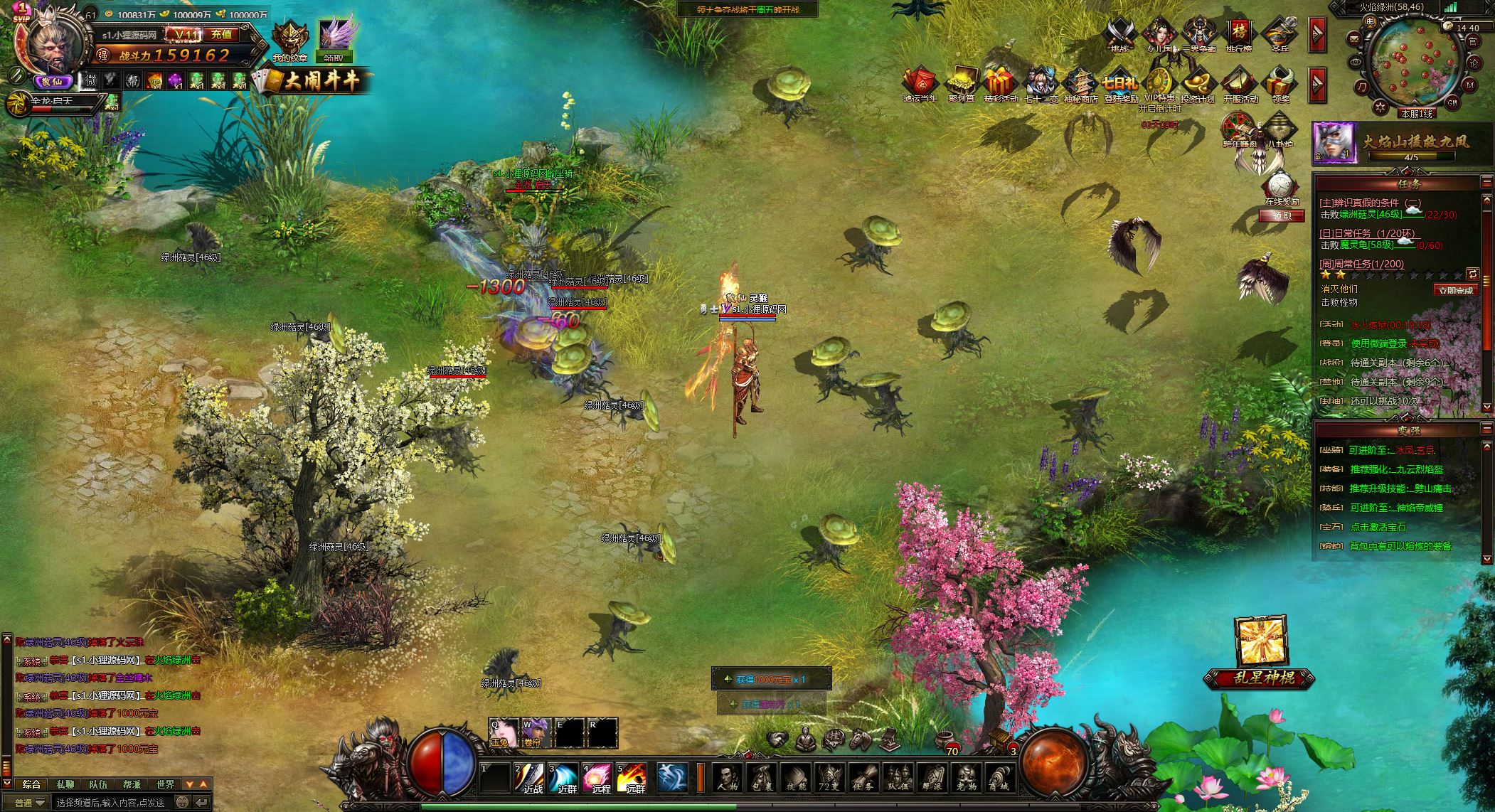Open the 登陆奖励 seven-day login reward

tap(1121, 85)
